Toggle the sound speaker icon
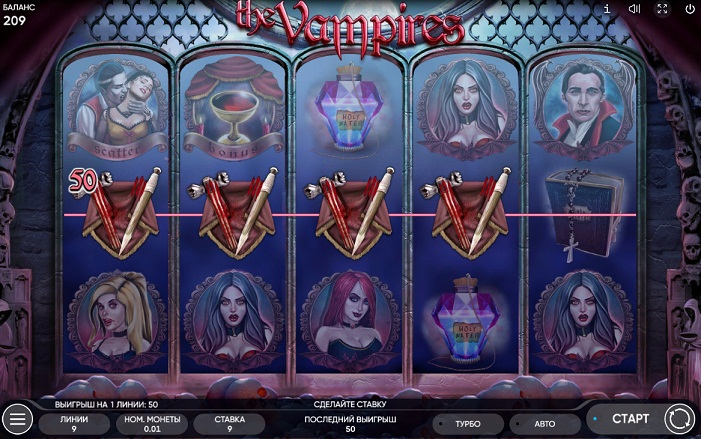Viewport: 701px width, 439px height. (x=634, y=9)
